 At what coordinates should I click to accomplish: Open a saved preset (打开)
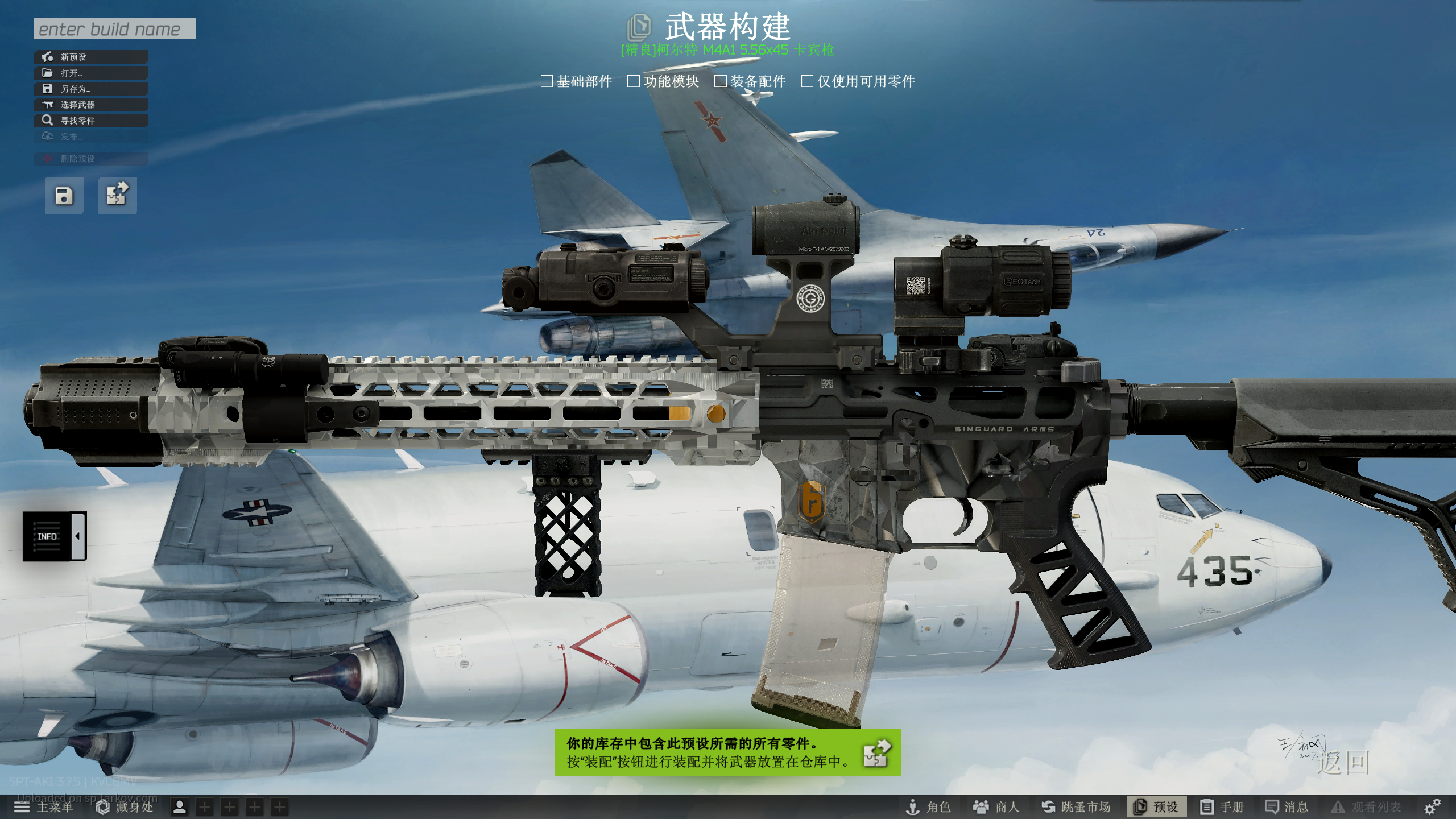coord(91,73)
